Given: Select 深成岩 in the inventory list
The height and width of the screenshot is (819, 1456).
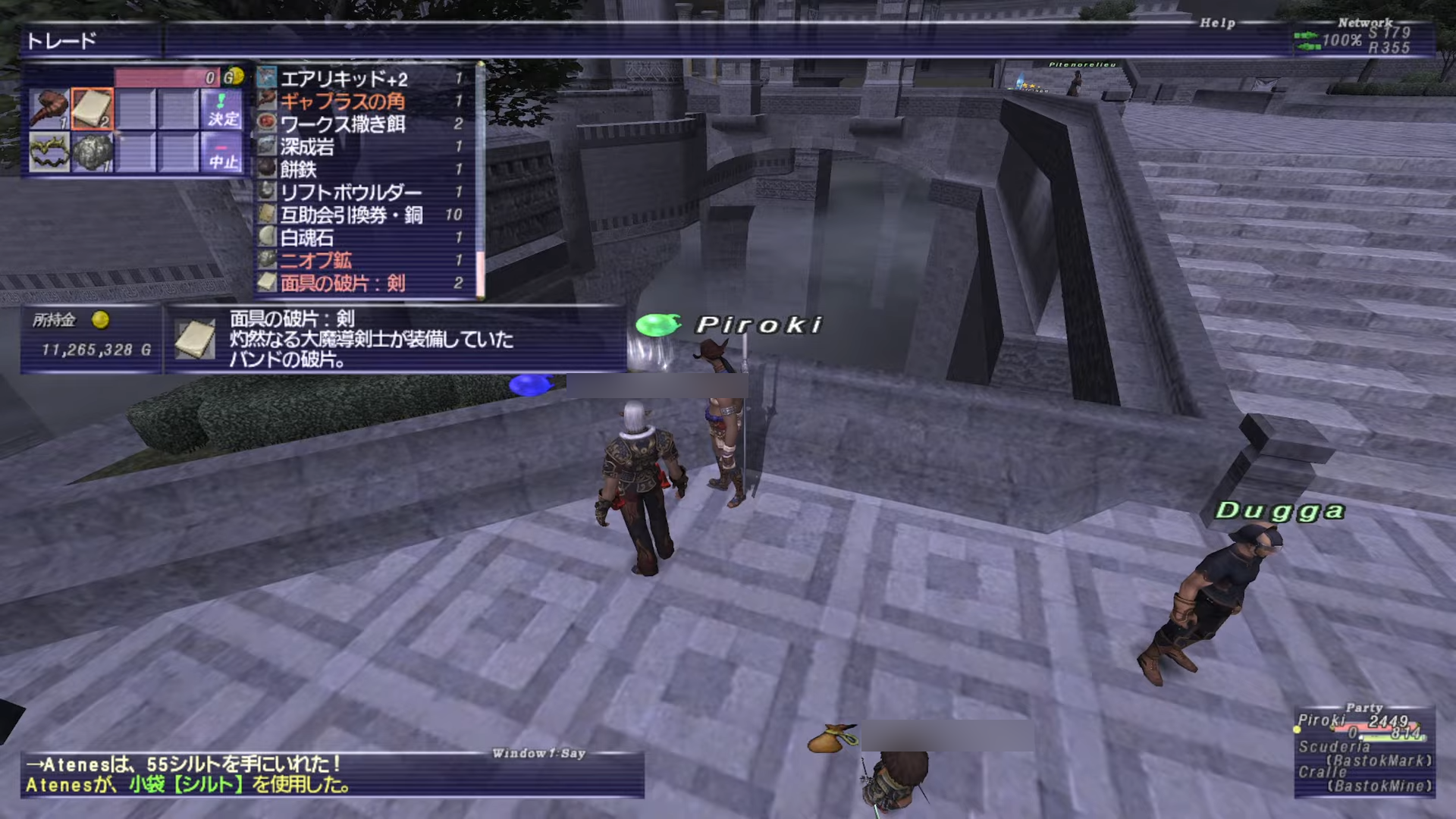Looking at the screenshot, I should click(307, 147).
